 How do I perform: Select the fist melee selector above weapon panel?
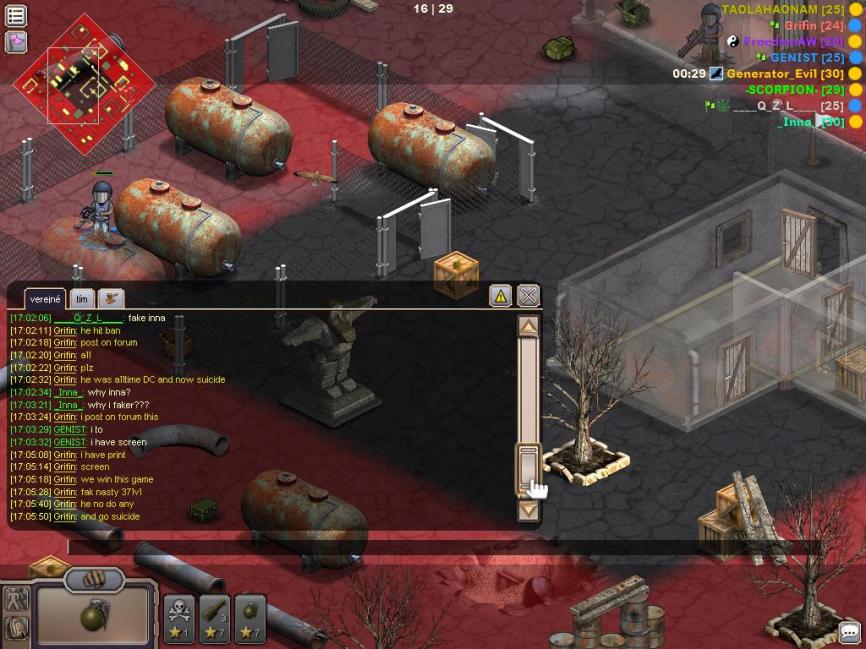[94, 579]
